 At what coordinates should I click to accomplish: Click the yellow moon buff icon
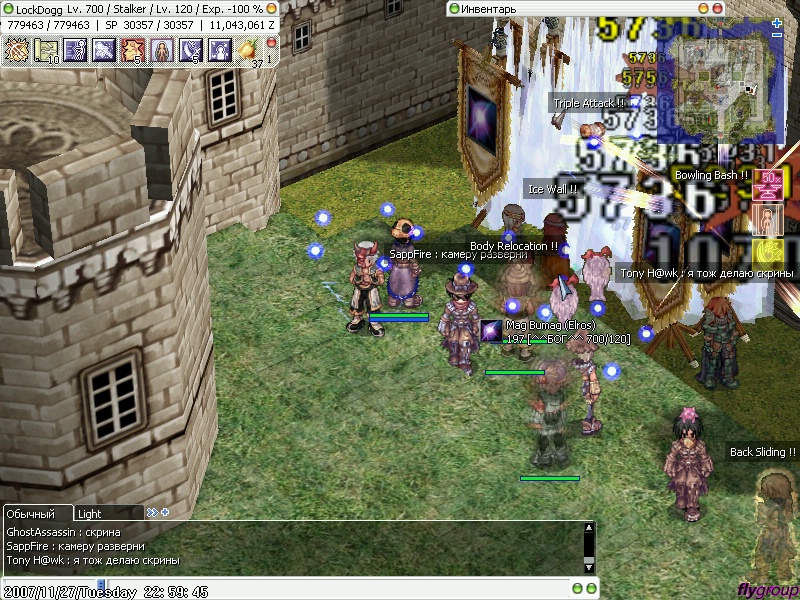pos(767,249)
